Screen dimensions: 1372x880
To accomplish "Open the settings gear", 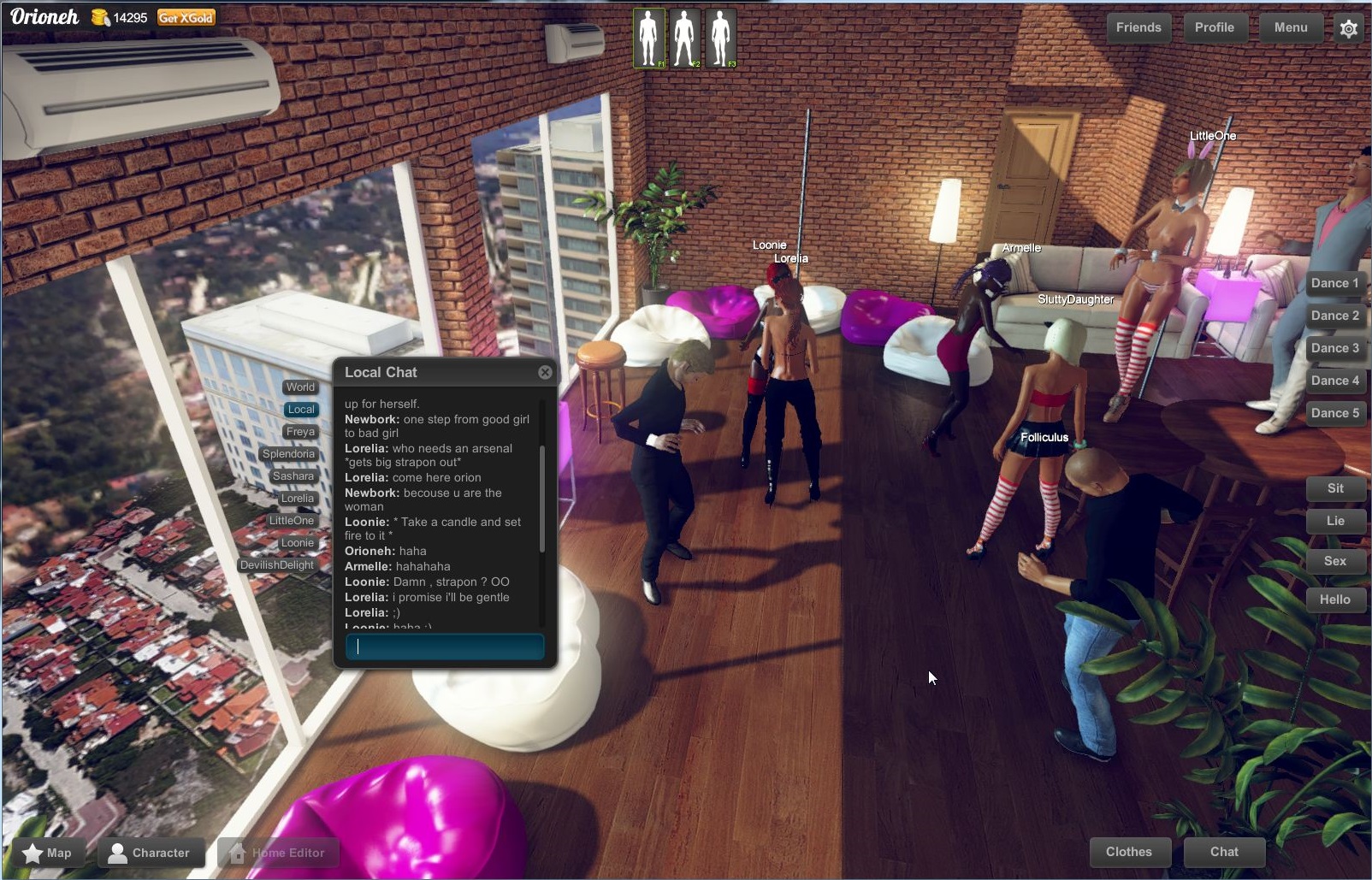I will click(x=1349, y=28).
